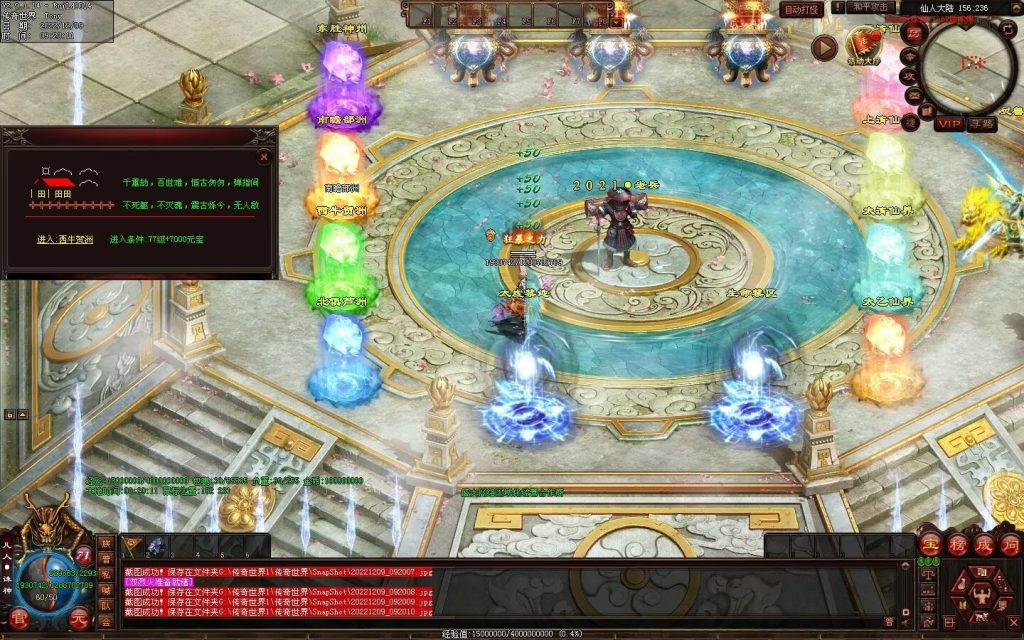Open the 活动大厅 event hall icon
Screen dimensions: 1024x640
(x=862, y=45)
